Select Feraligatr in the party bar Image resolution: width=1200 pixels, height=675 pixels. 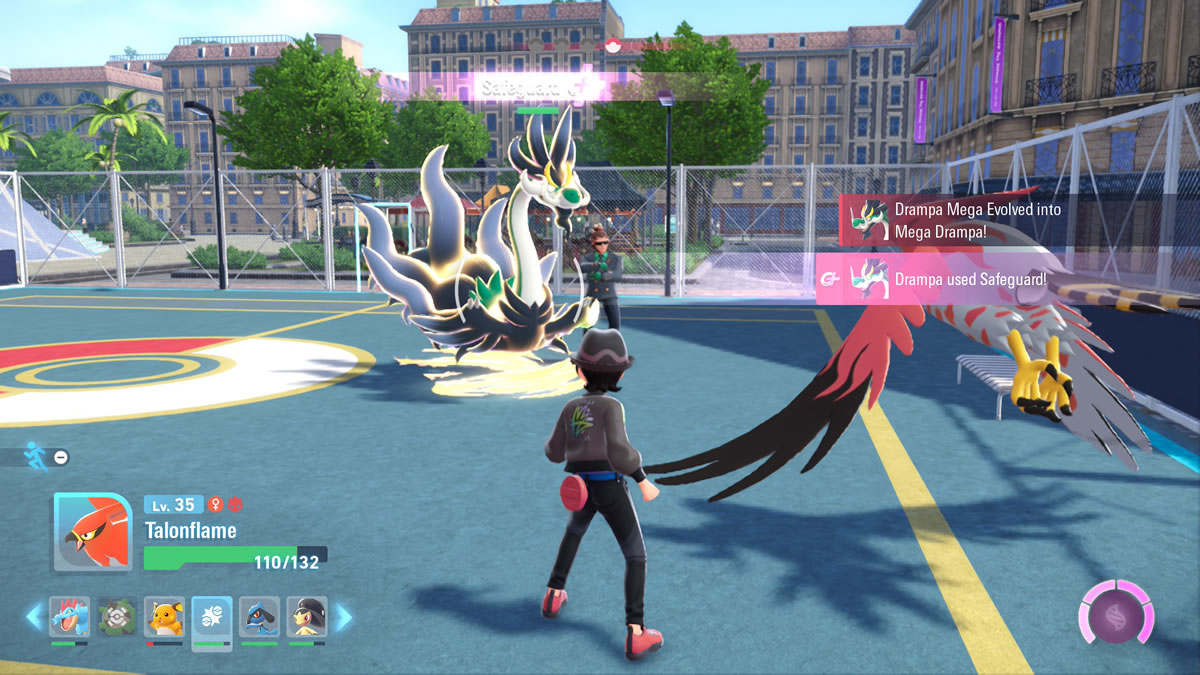[x=69, y=617]
